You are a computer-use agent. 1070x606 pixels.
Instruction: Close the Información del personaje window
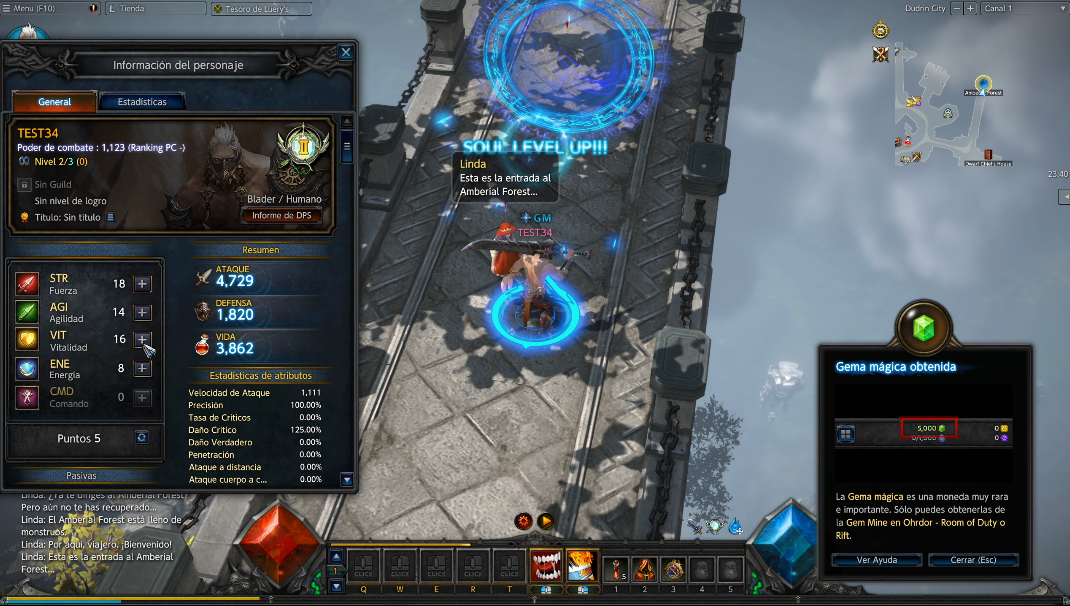(x=346, y=52)
